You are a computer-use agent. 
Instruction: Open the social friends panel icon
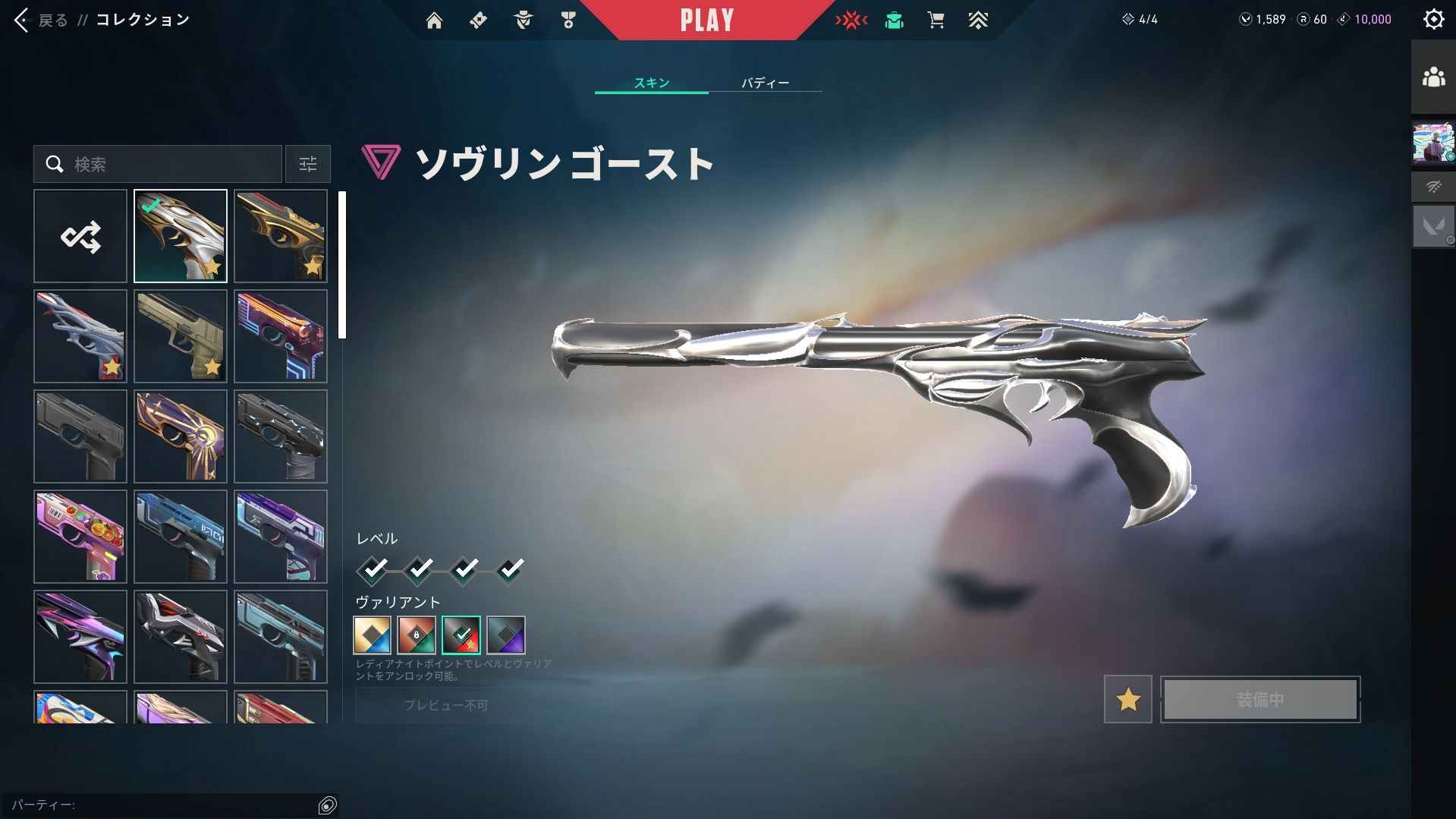(x=1433, y=77)
